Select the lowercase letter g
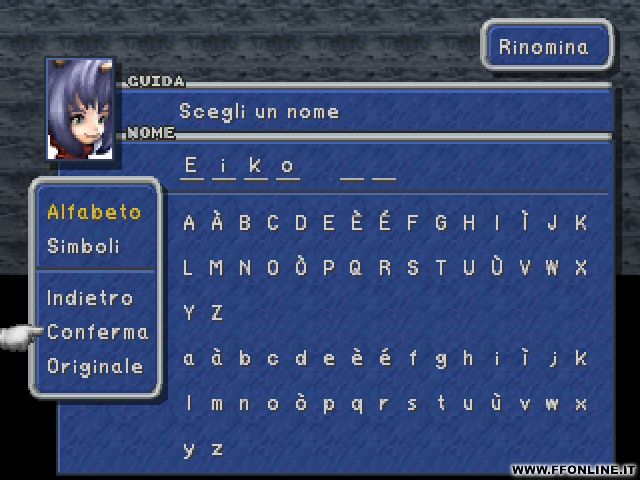 pos(441,358)
